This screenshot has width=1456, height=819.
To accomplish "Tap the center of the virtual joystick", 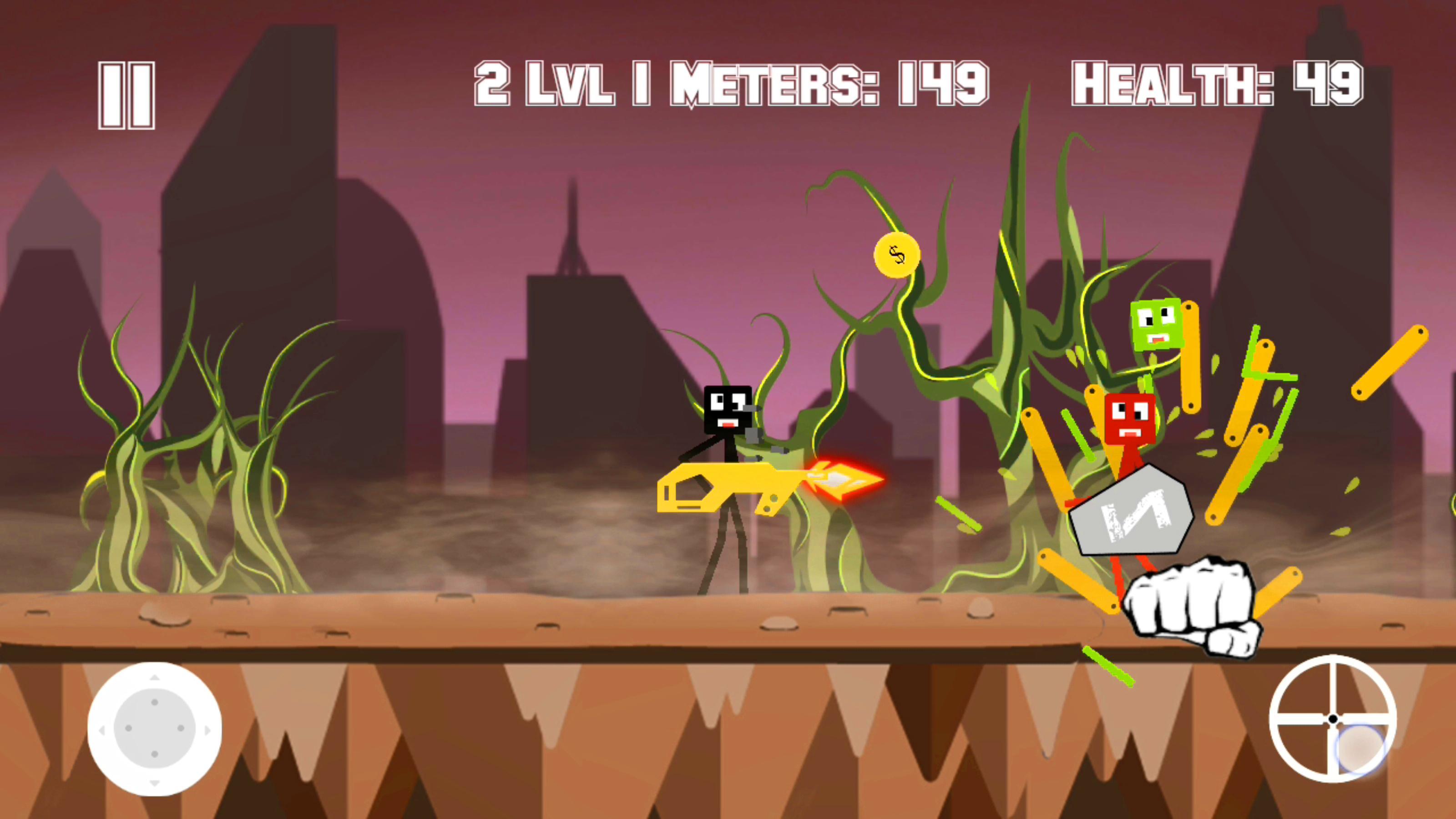I will pos(154,728).
